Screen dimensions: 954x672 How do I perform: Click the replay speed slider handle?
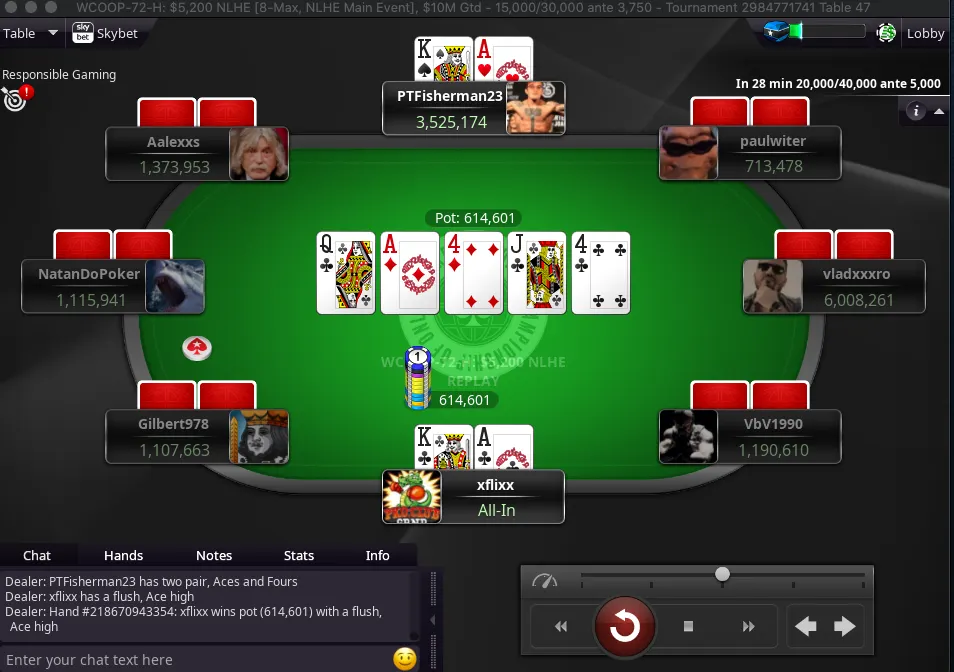pos(722,574)
